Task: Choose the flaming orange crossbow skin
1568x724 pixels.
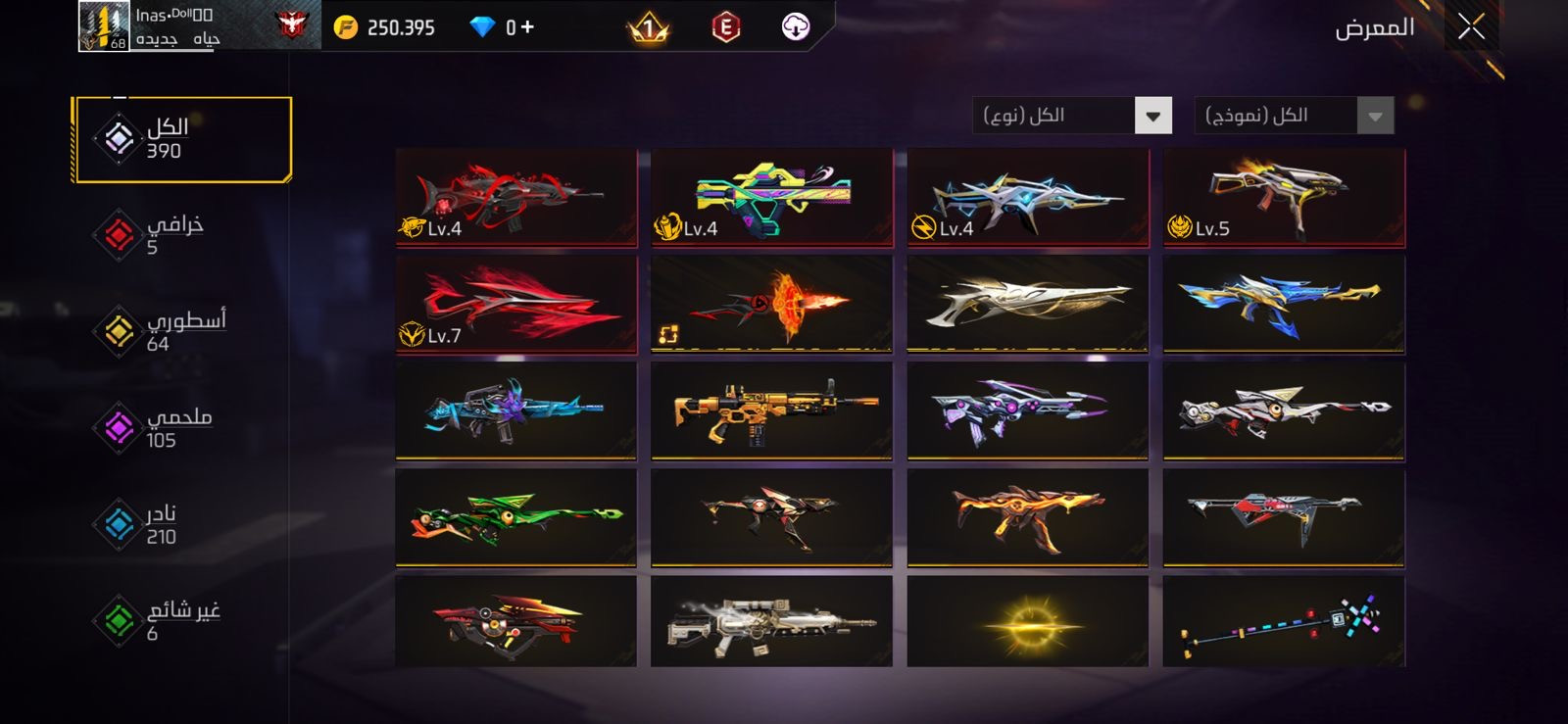Action: (x=771, y=304)
